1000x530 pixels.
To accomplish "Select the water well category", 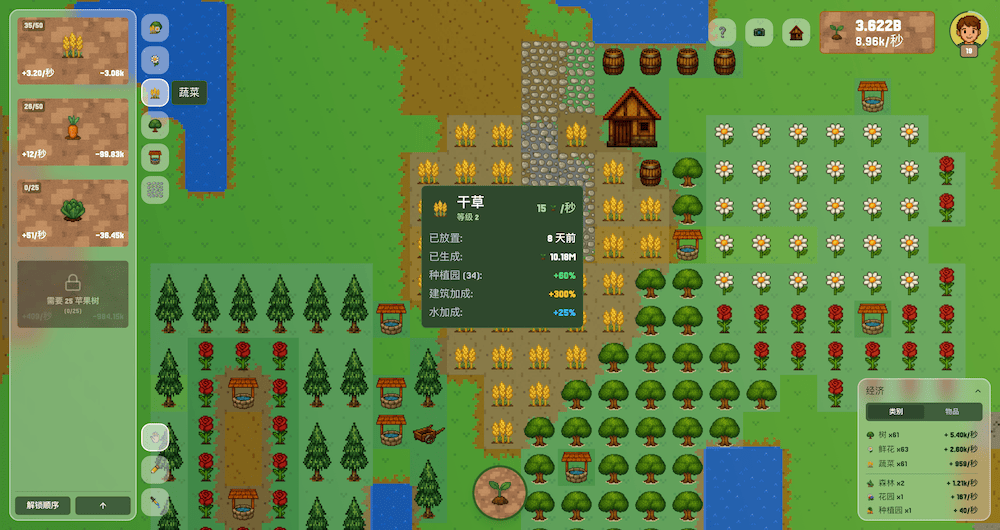I will [x=155, y=157].
